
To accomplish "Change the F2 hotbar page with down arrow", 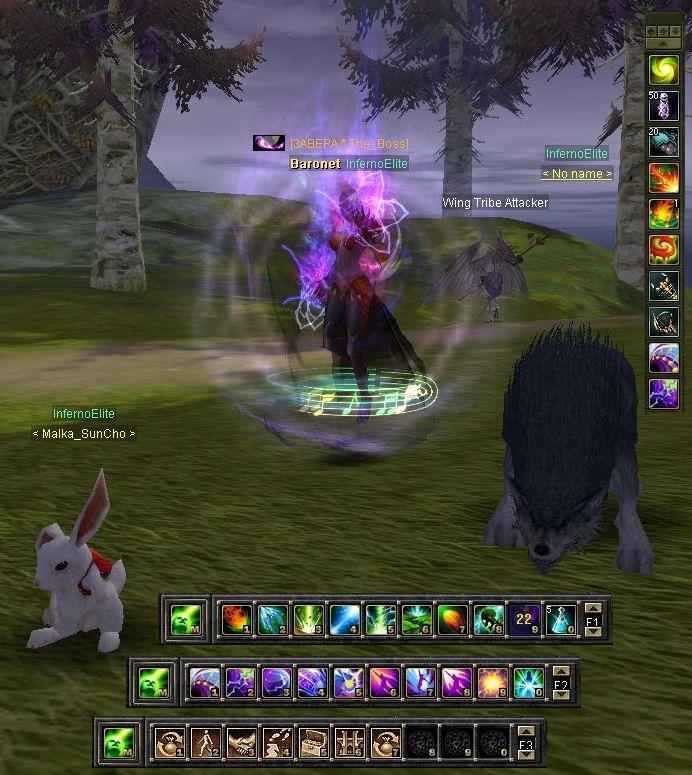I will click(560, 695).
